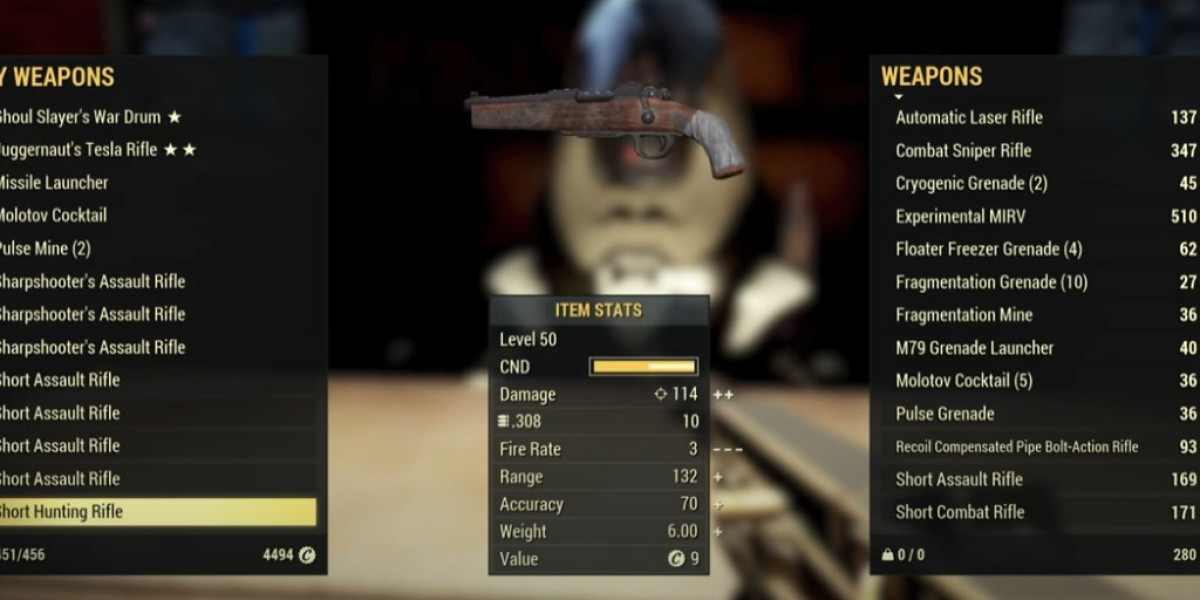Image resolution: width=1200 pixels, height=600 pixels.
Task: Click the highlighted Short Hunting Rifle
Action: [150, 512]
